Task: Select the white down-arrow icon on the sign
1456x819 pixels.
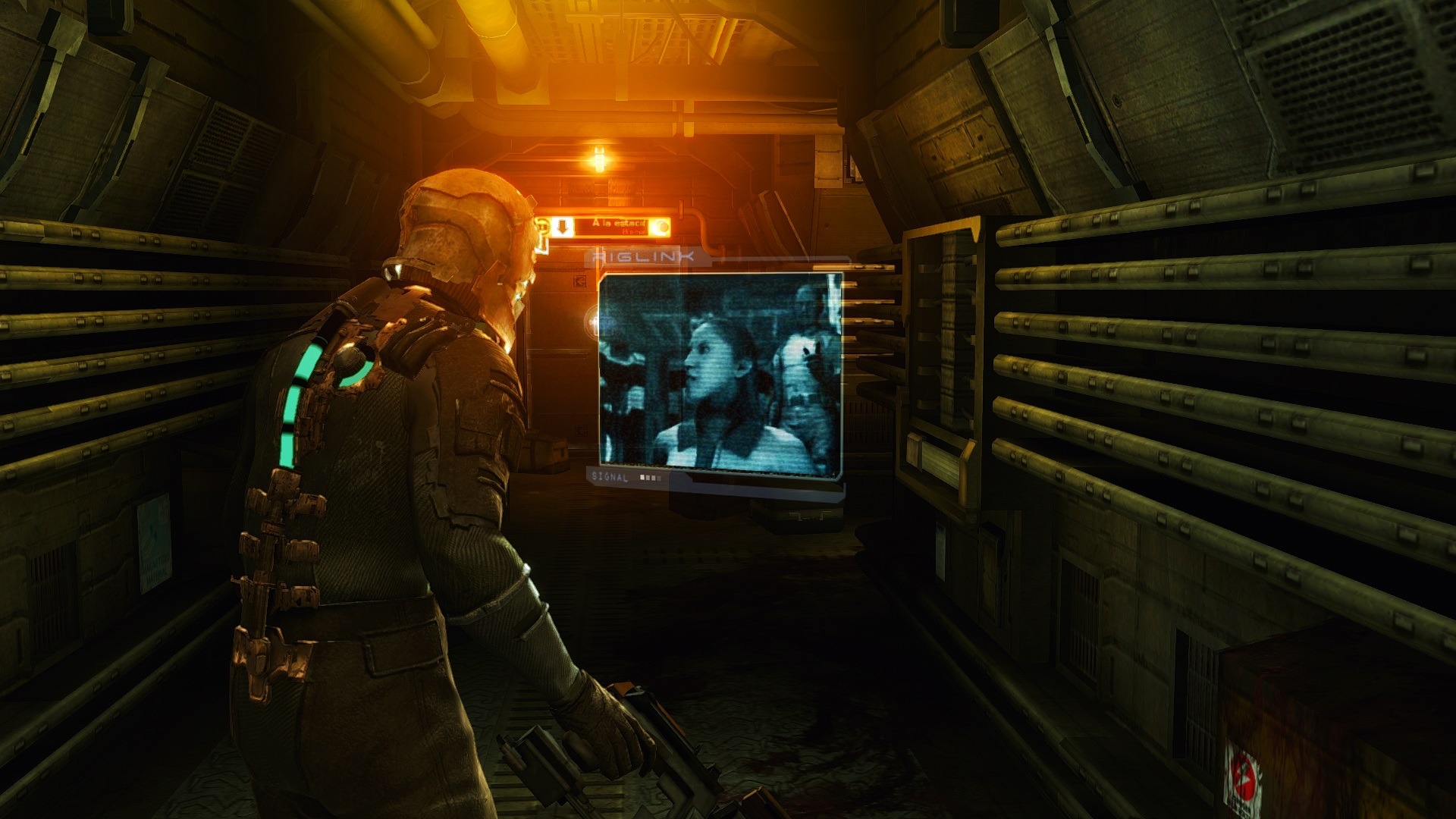Action: point(563,226)
